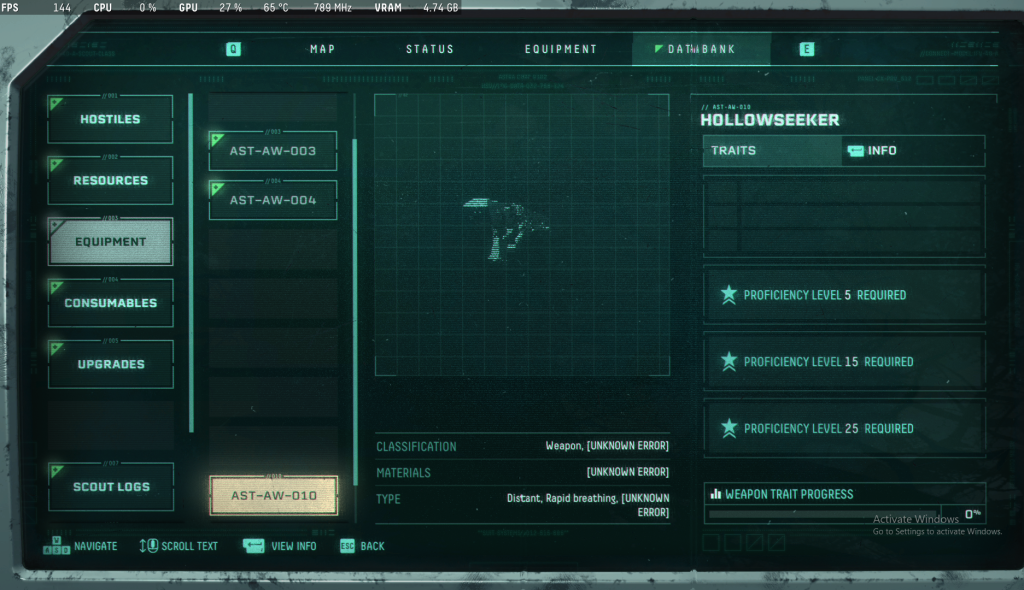Select the Databank tab
Image resolution: width=1024 pixels, height=590 pixels.
(701, 49)
